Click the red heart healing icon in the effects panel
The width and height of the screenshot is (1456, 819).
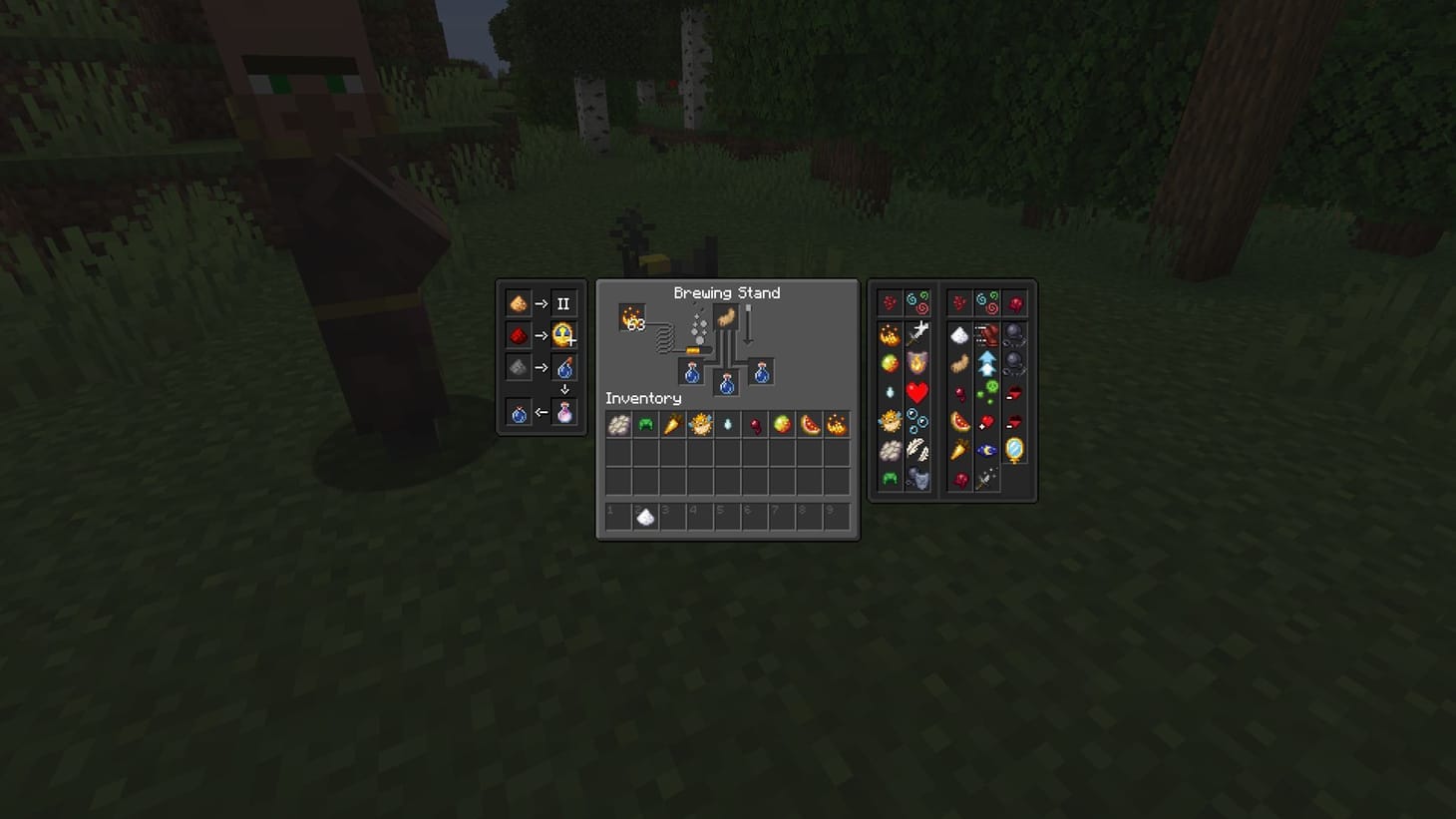917,390
